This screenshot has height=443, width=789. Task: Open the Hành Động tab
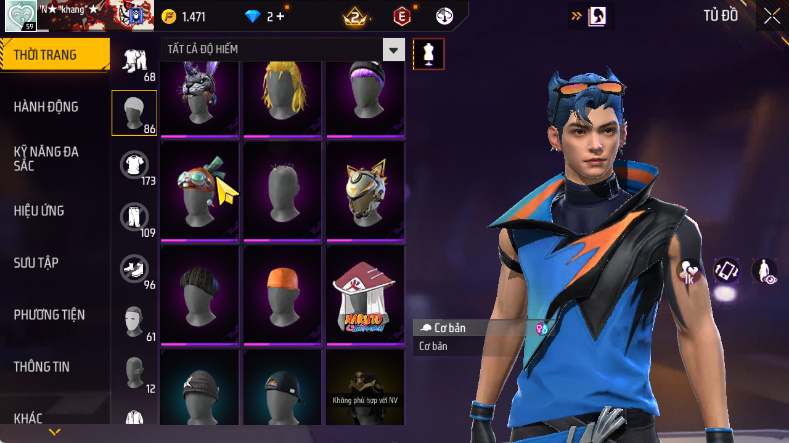(x=47, y=107)
